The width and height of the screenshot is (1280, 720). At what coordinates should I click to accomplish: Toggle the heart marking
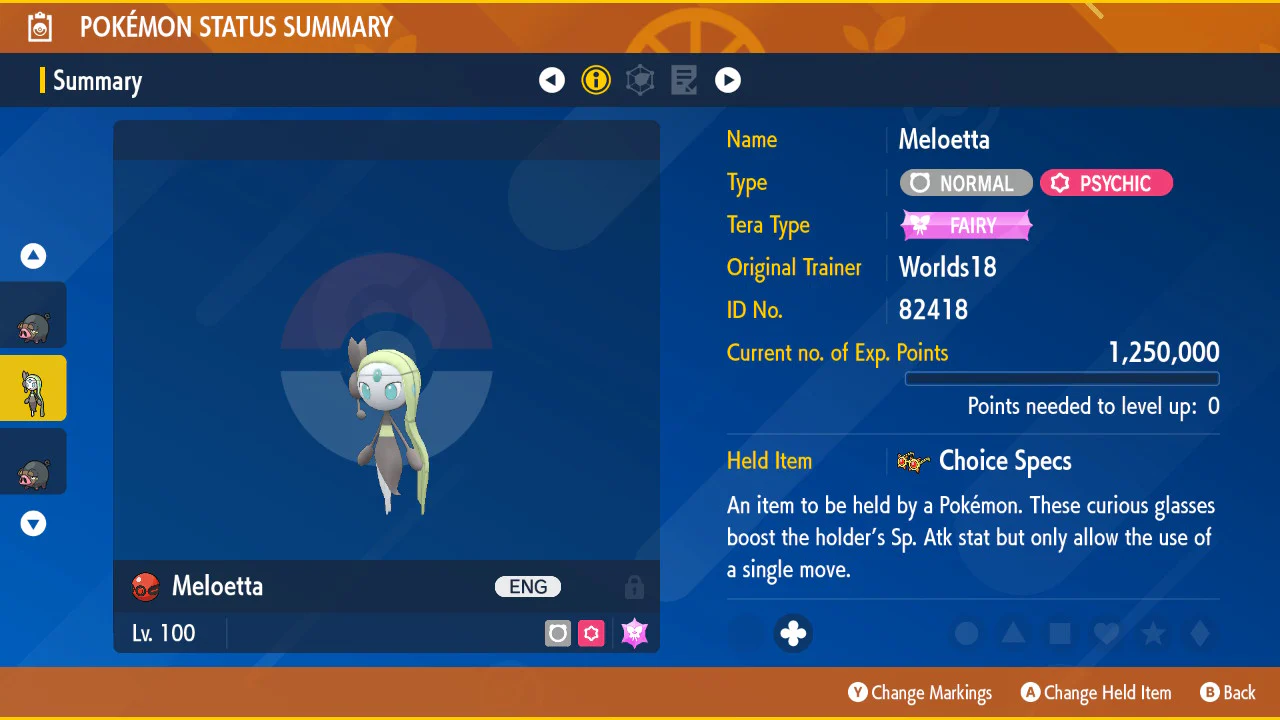[1106, 633]
